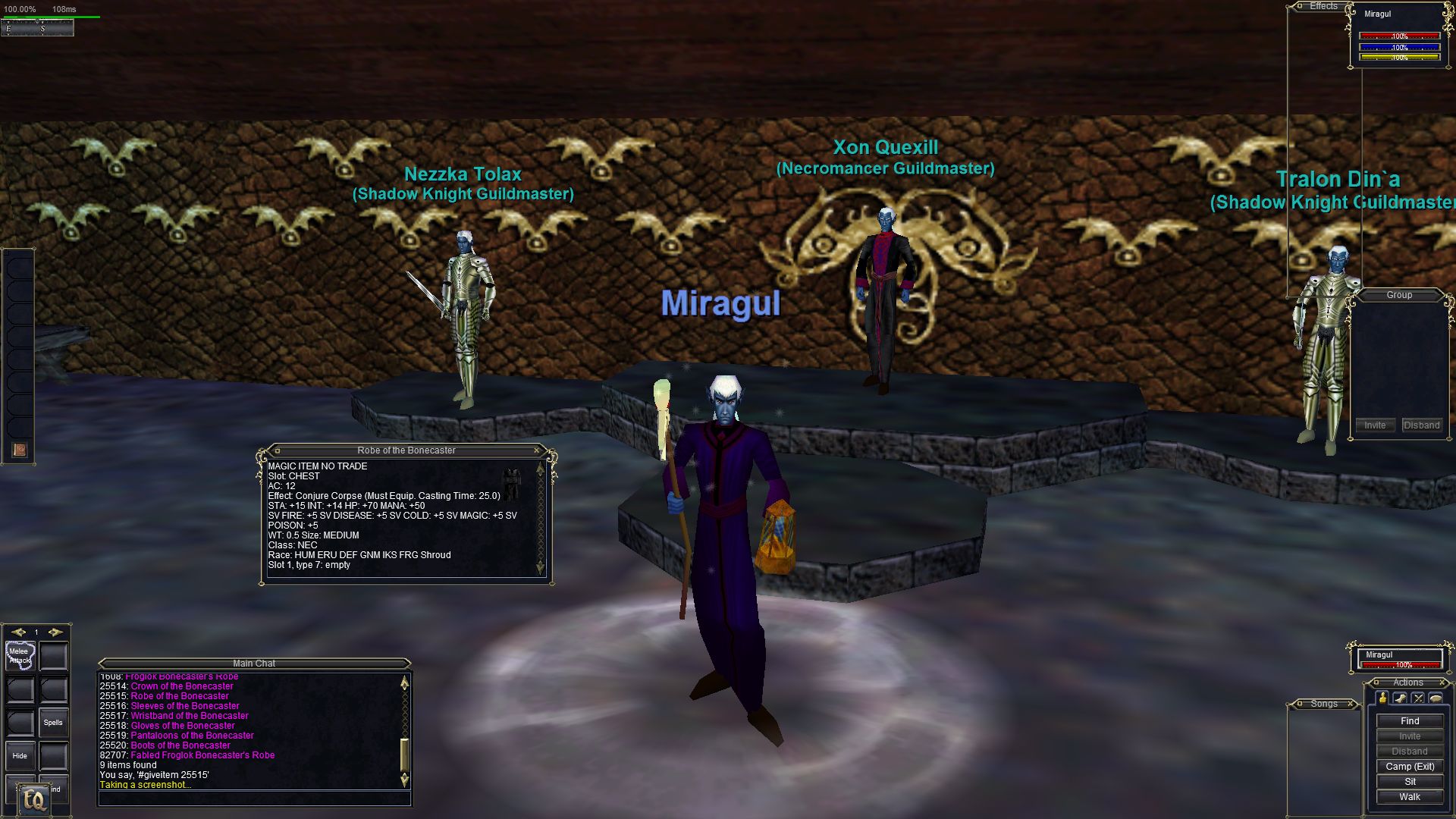Image resolution: width=1456 pixels, height=819 pixels.
Task: Click Camp (Exit) in the Actions window
Action: [x=1410, y=767]
